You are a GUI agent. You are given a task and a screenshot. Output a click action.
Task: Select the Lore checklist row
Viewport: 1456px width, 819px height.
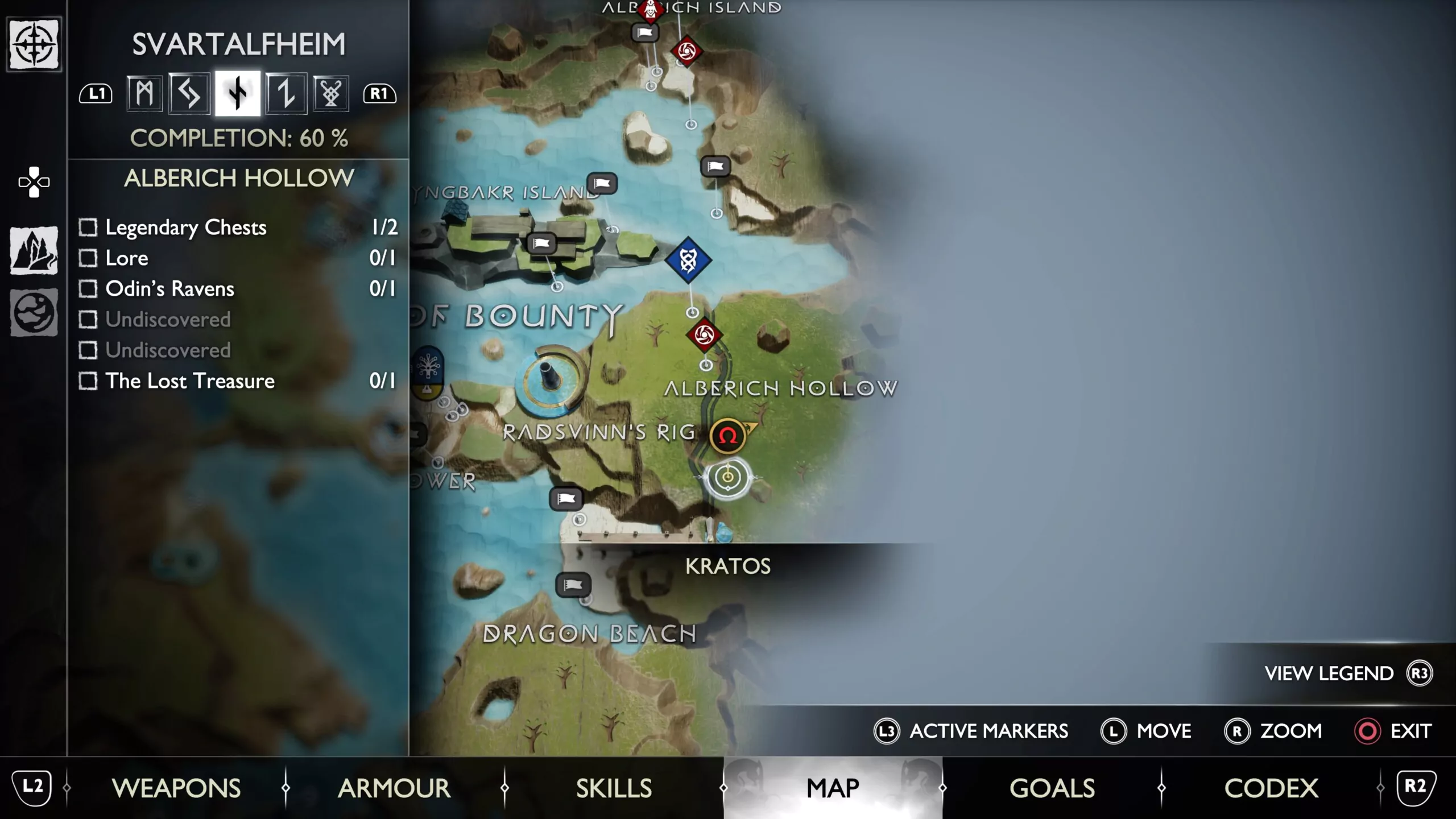[x=238, y=258]
